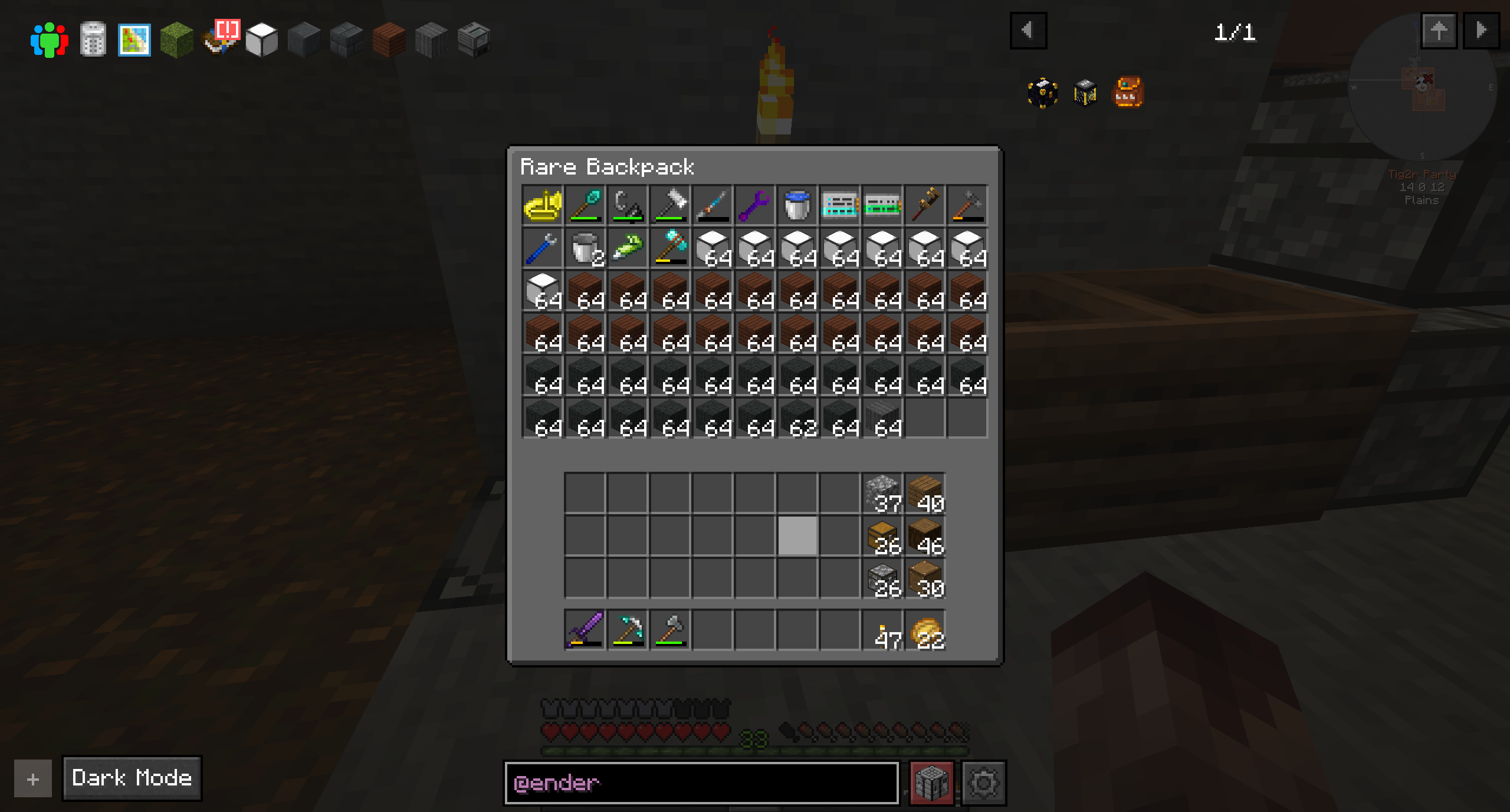Click the trash can icon
This screenshot has height=812, width=1510.
tap(93, 40)
